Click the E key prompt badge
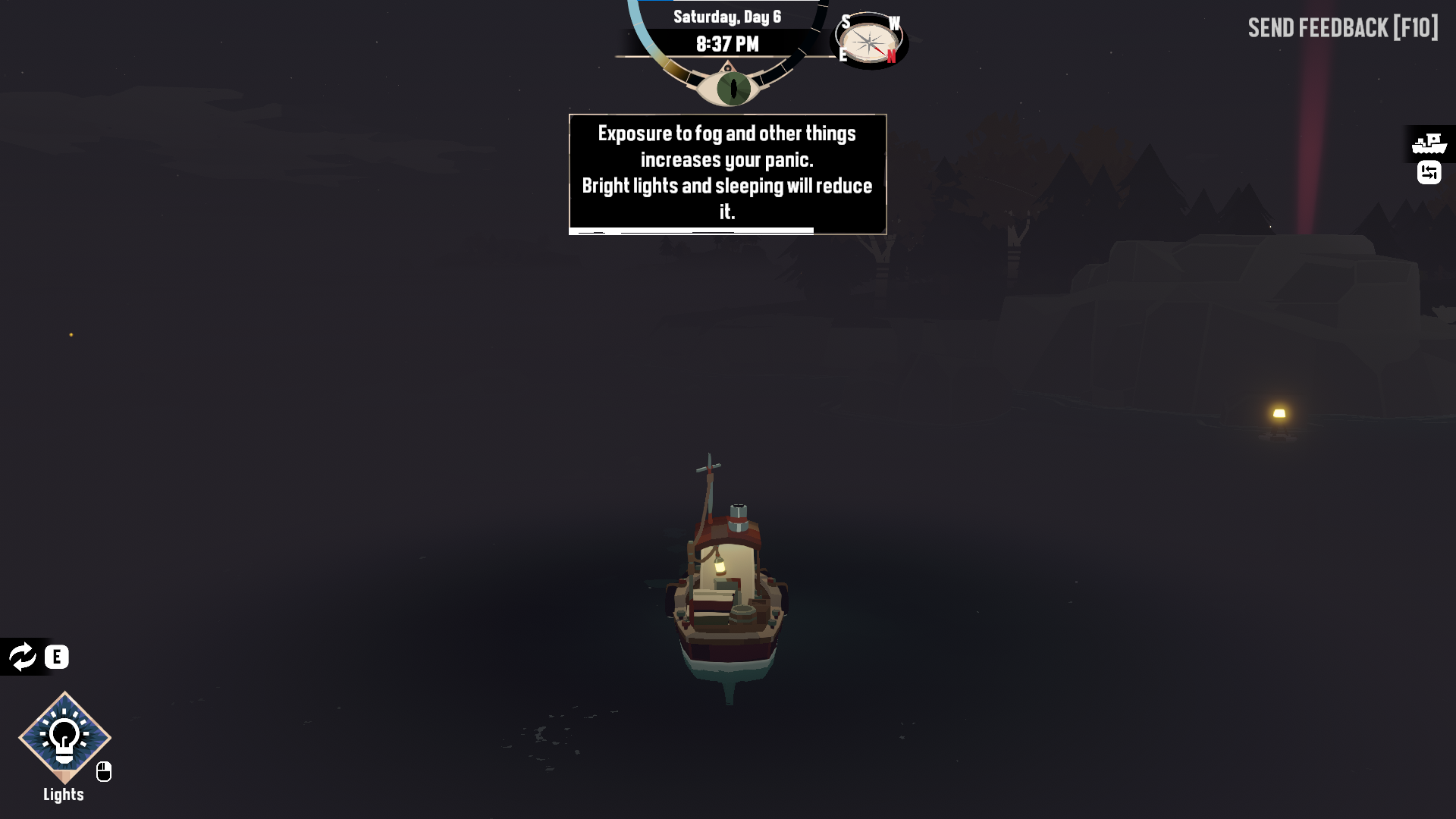Screen dimensions: 1456x819 point(55,657)
